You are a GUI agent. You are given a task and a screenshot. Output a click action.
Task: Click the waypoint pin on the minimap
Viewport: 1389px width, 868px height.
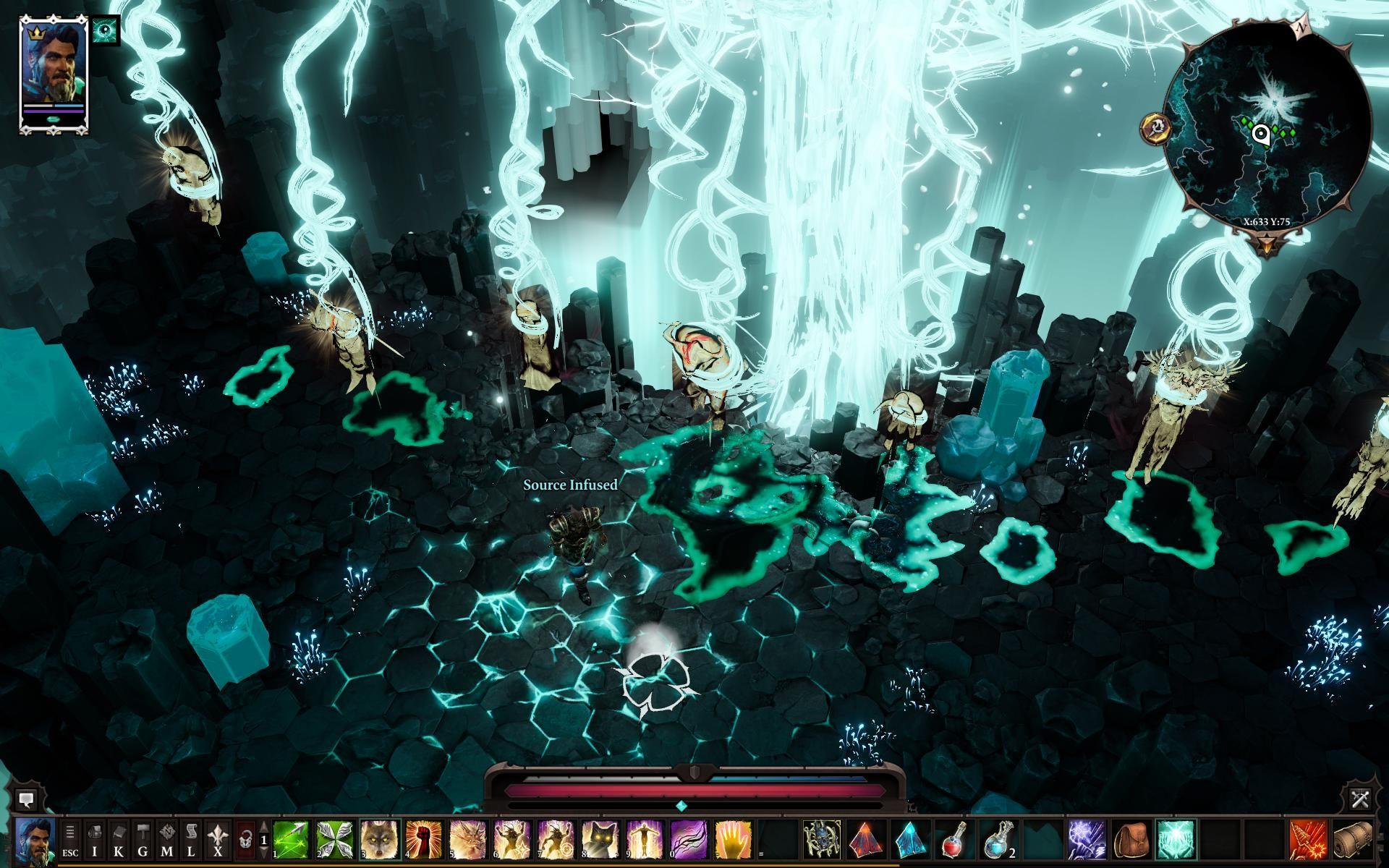click(x=1260, y=134)
